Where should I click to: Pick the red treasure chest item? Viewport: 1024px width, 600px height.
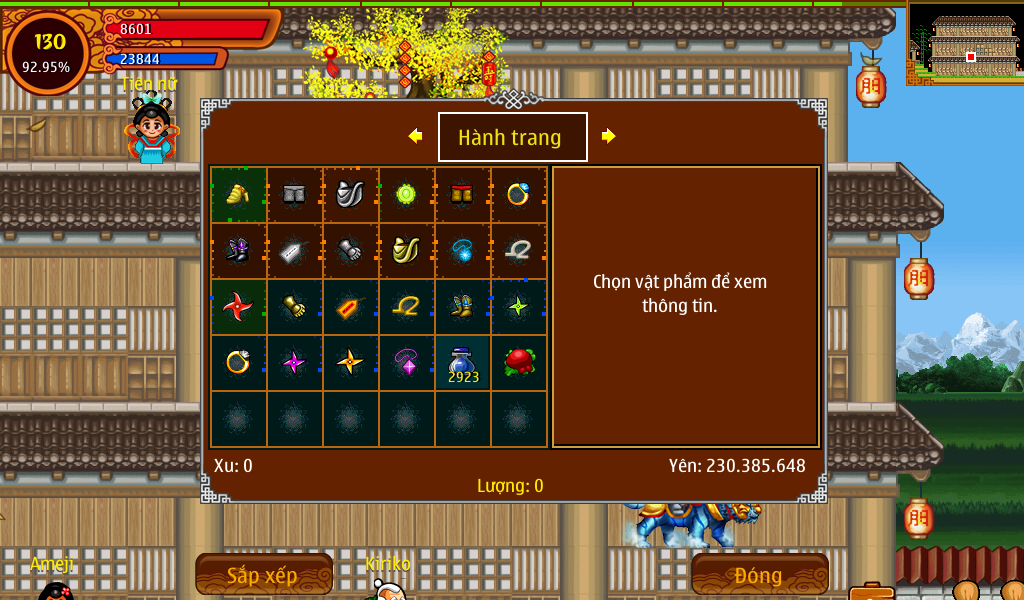pyautogui.click(x=462, y=194)
